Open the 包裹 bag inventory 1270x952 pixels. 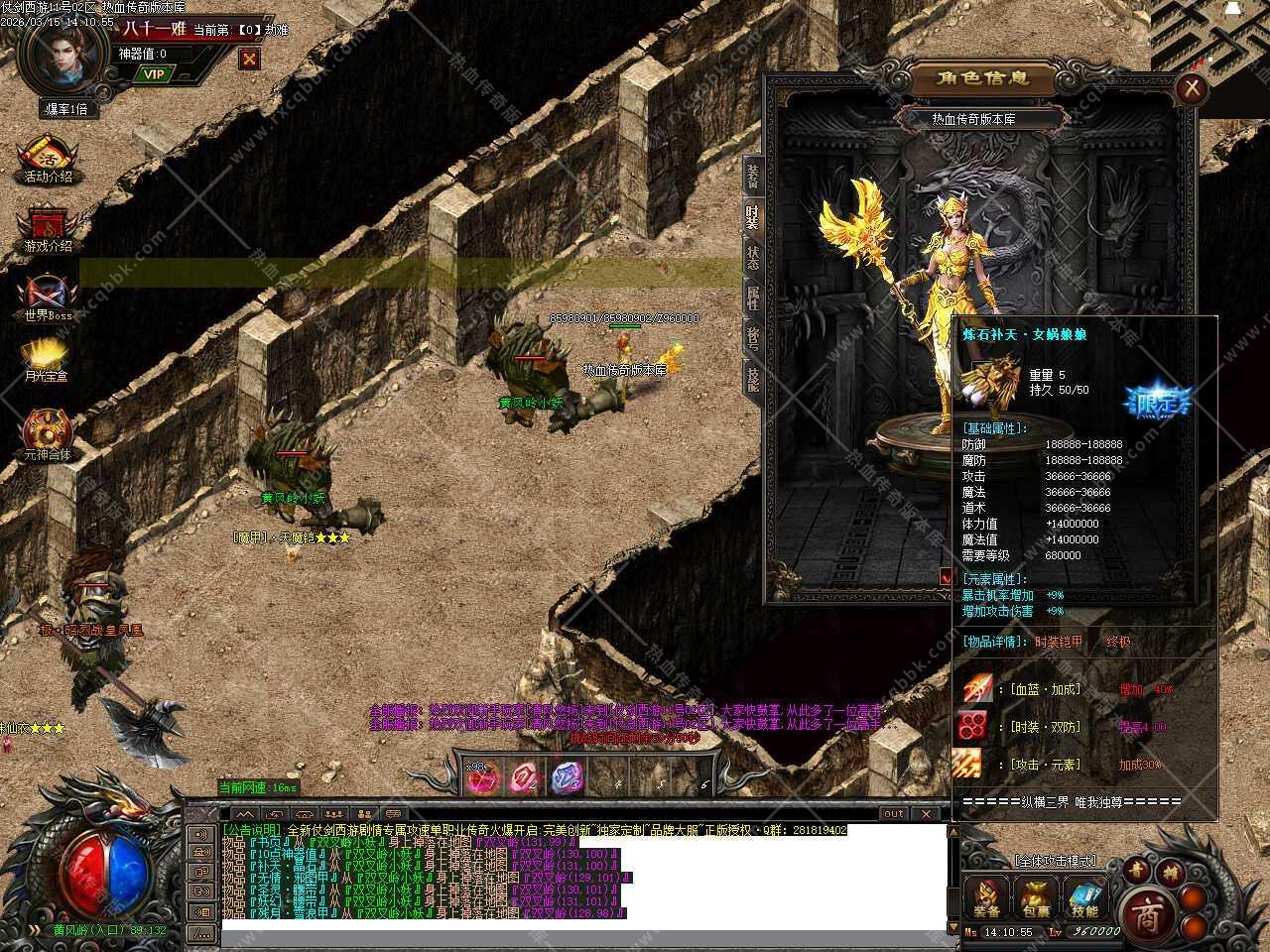pyautogui.click(x=1036, y=897)
